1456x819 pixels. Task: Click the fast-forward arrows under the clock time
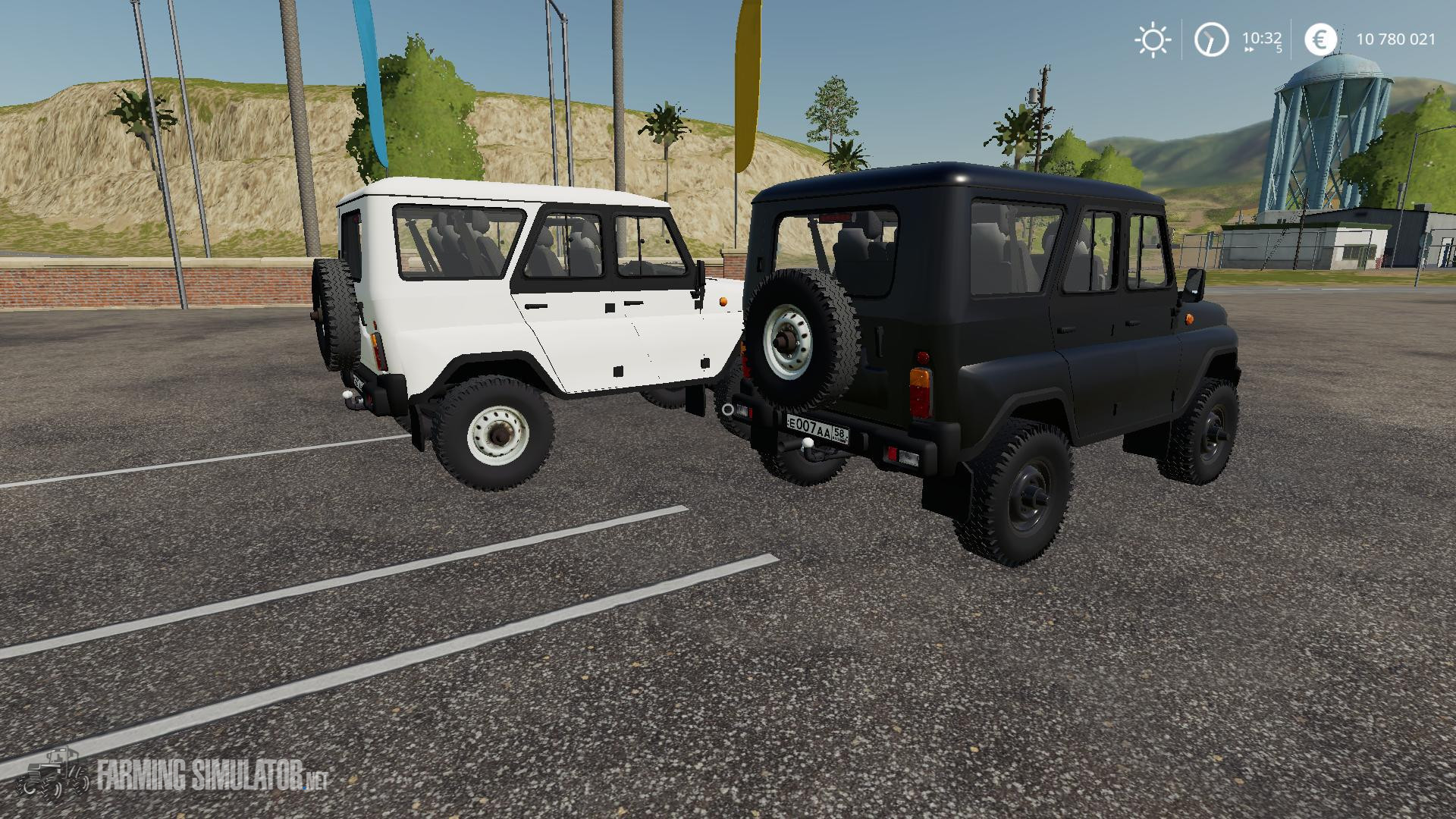pos(1249,50)
